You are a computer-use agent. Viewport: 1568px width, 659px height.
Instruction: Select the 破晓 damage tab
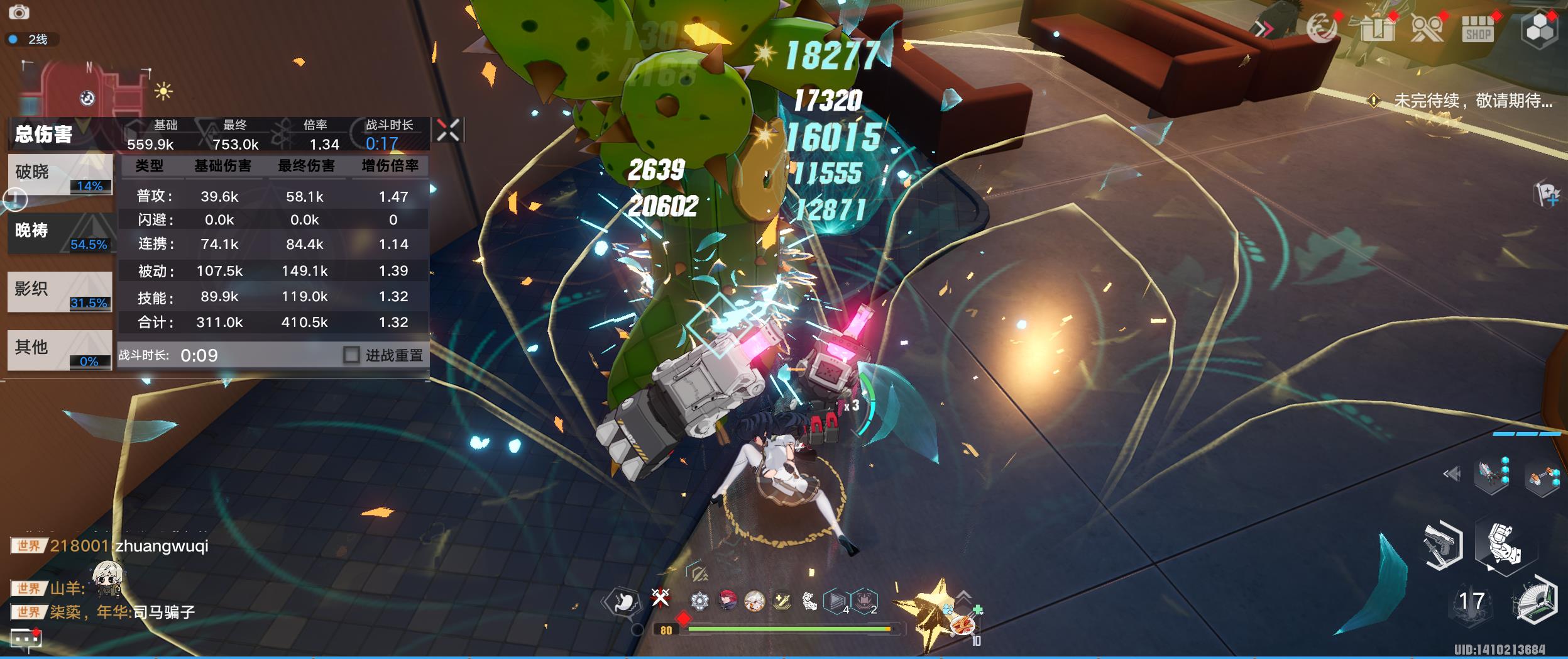click(x=60, y=174)
